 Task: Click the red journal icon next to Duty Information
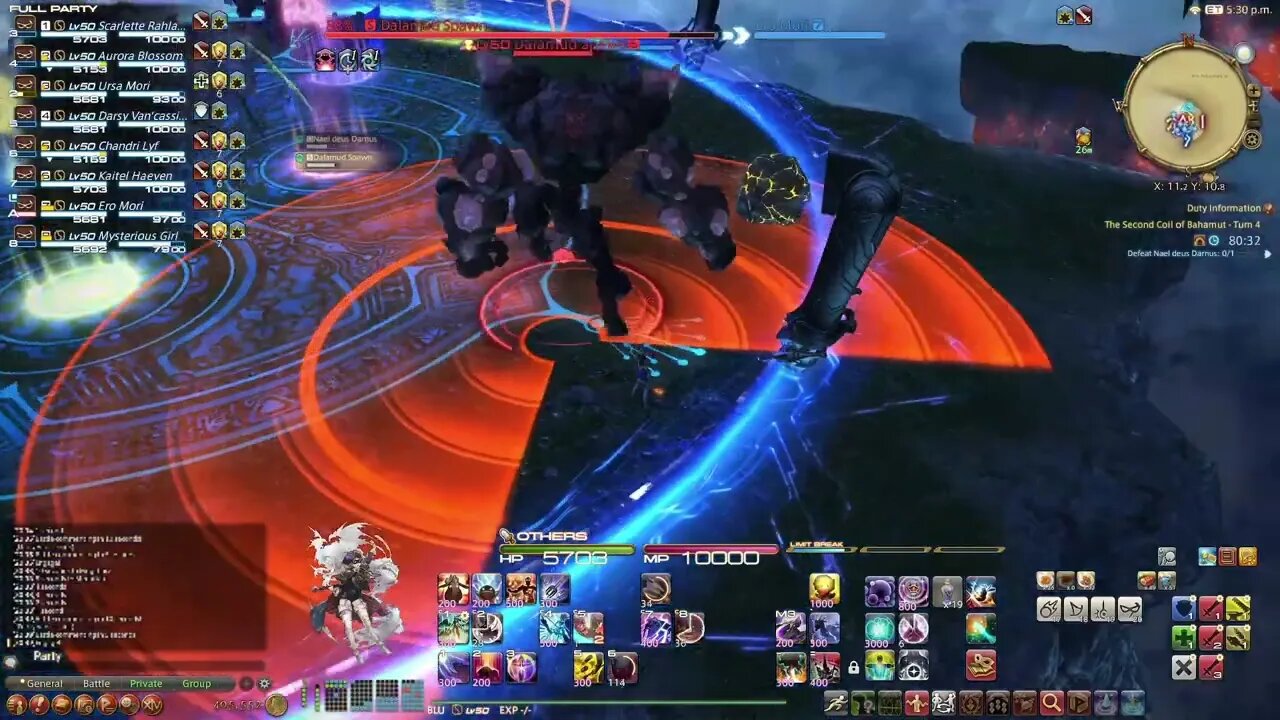pos(1268,210)
